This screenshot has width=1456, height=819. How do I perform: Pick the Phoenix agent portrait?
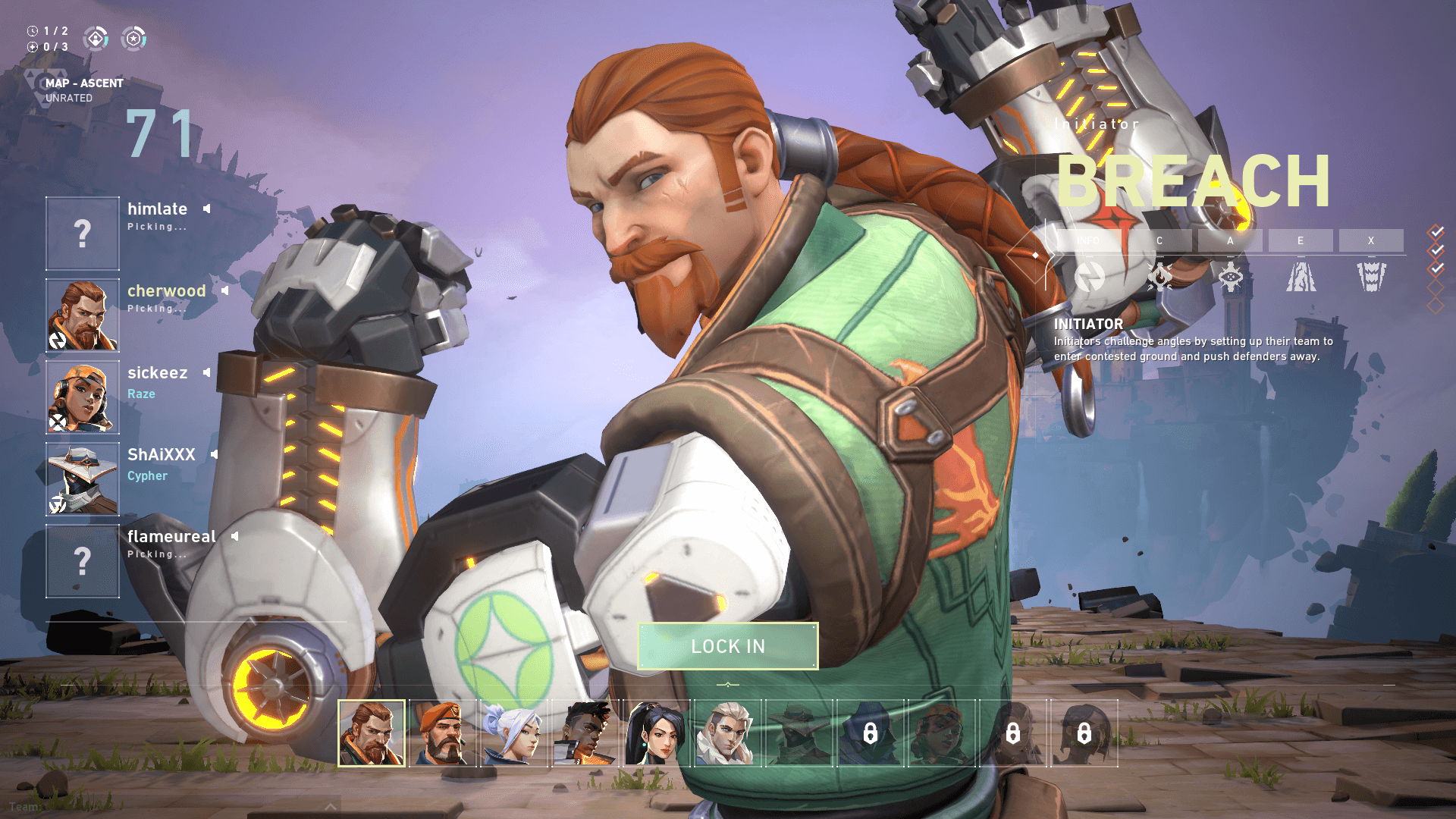point(585,733)
